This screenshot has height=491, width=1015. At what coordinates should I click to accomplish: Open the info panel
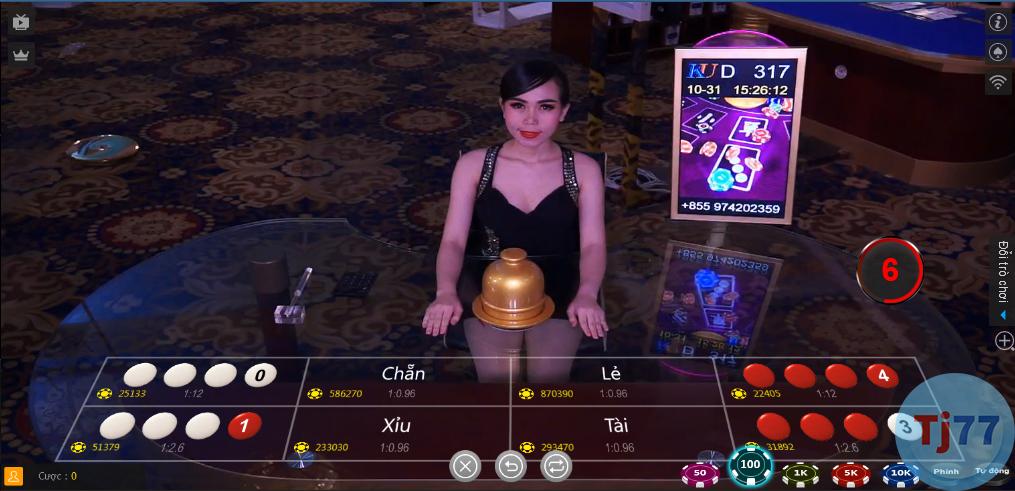point(997,22)
